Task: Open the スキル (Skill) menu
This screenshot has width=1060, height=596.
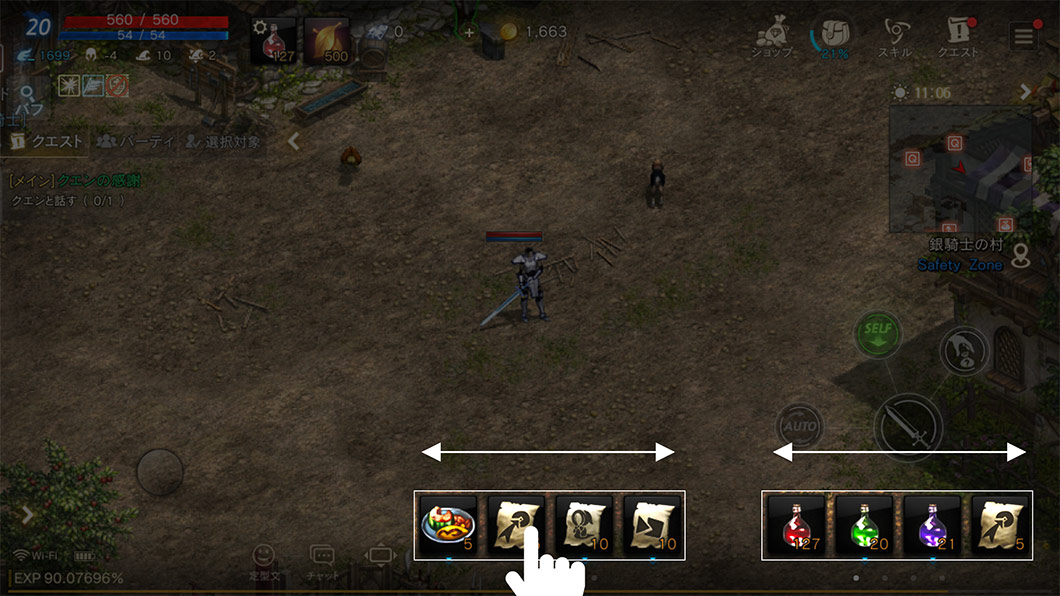Action: (893, 38)
